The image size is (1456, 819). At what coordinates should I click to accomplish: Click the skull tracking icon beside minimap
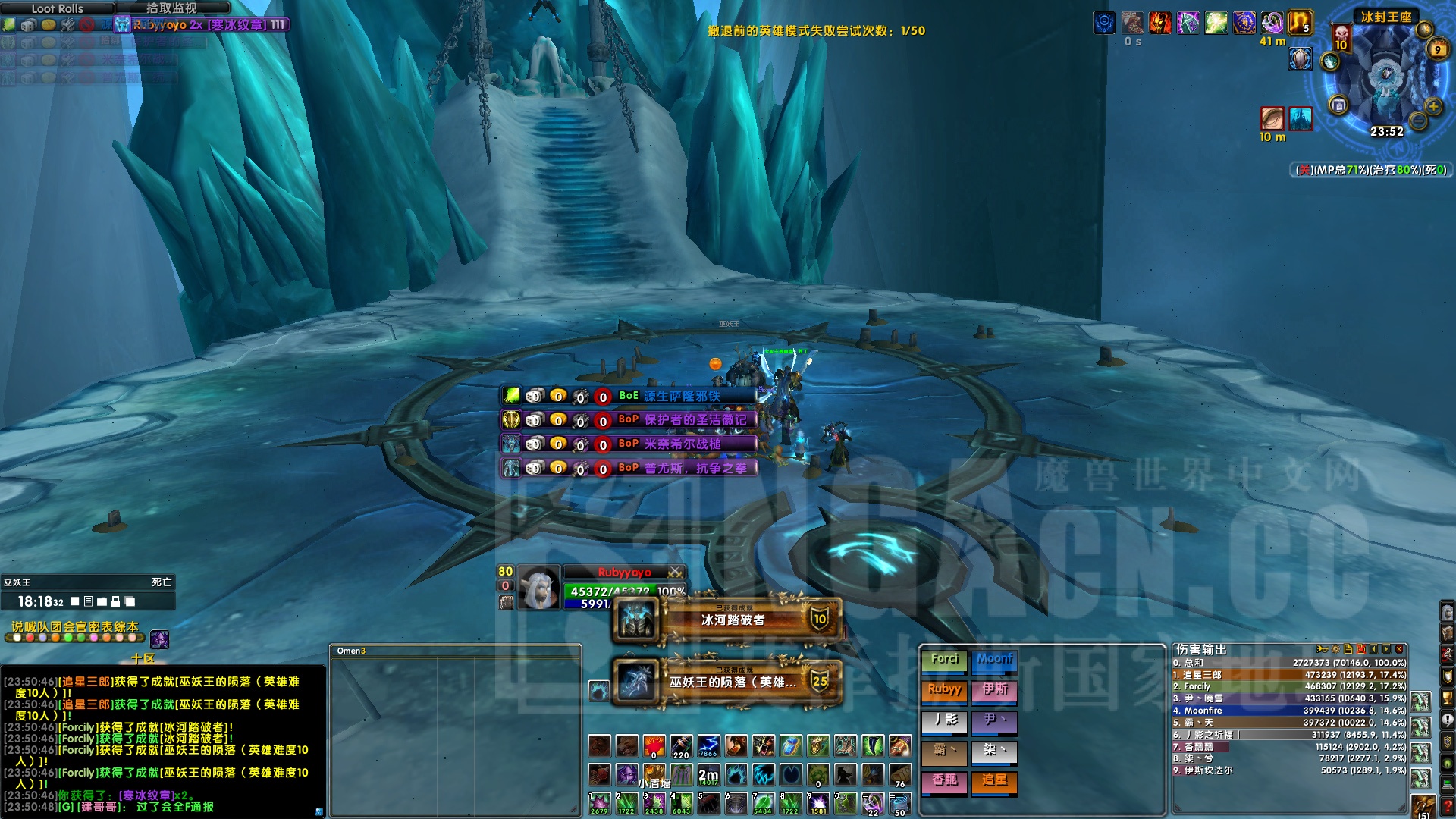1341,35
